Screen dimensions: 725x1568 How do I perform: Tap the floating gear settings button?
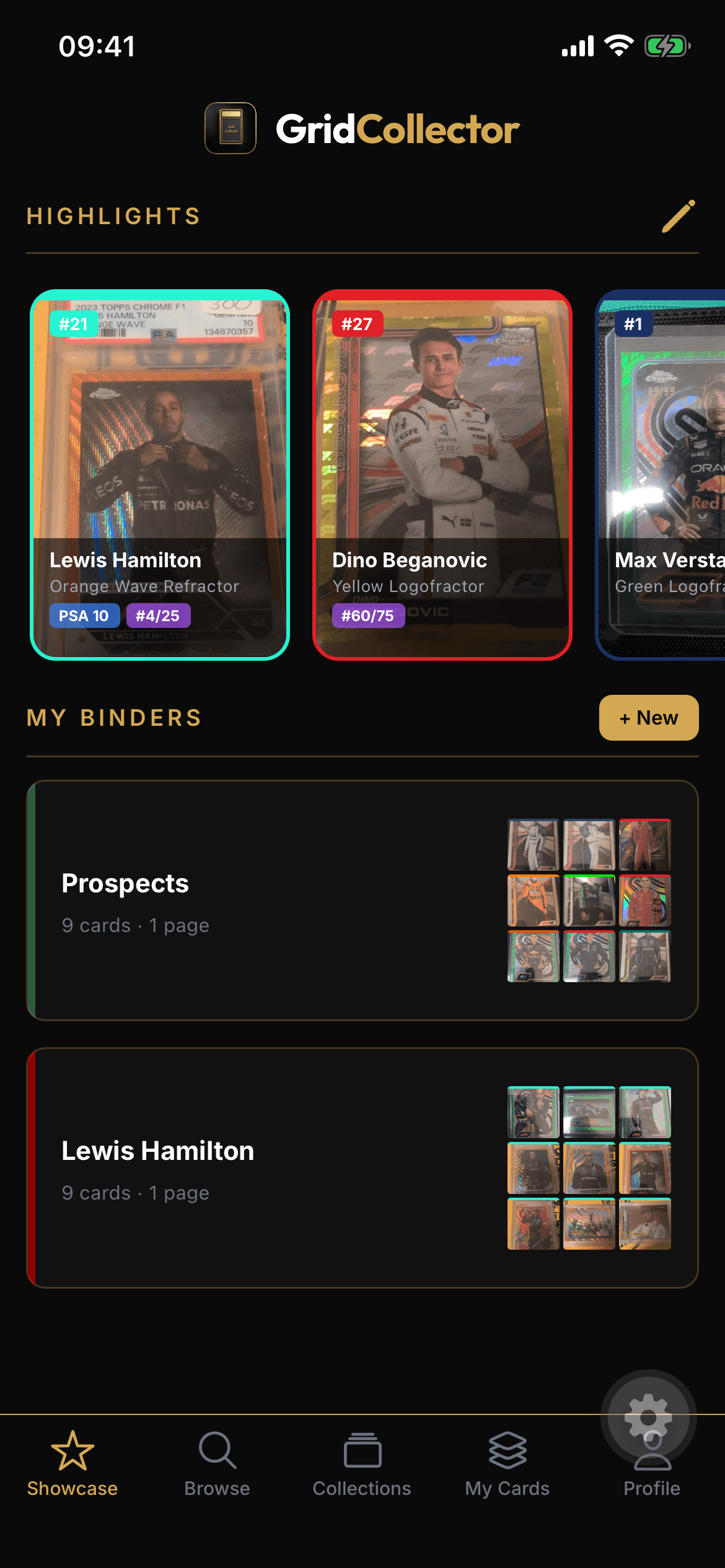pyautogui.click(x=648, y=1416)
